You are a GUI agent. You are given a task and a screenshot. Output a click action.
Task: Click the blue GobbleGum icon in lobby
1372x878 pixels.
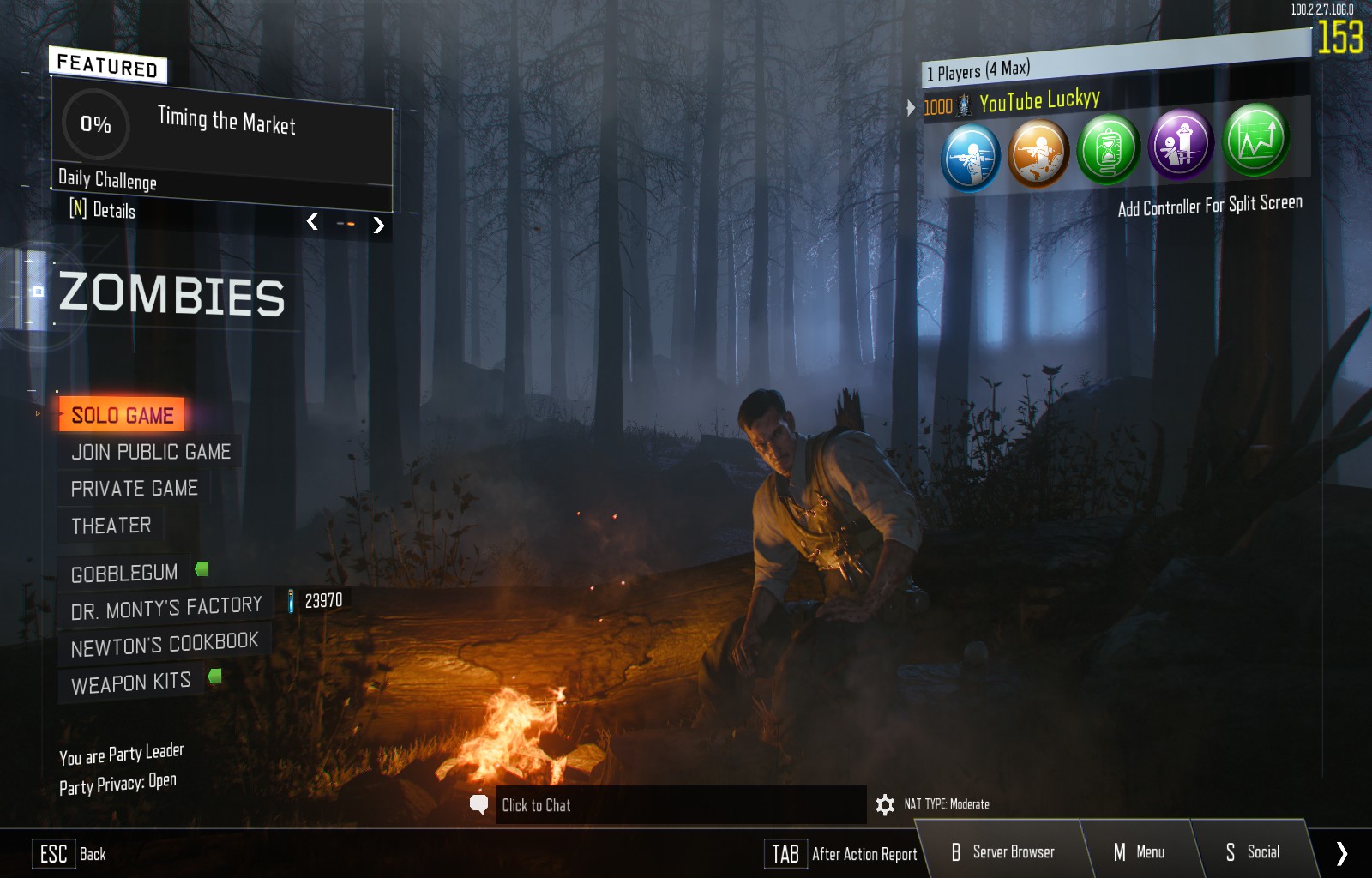tap(971, 157)
